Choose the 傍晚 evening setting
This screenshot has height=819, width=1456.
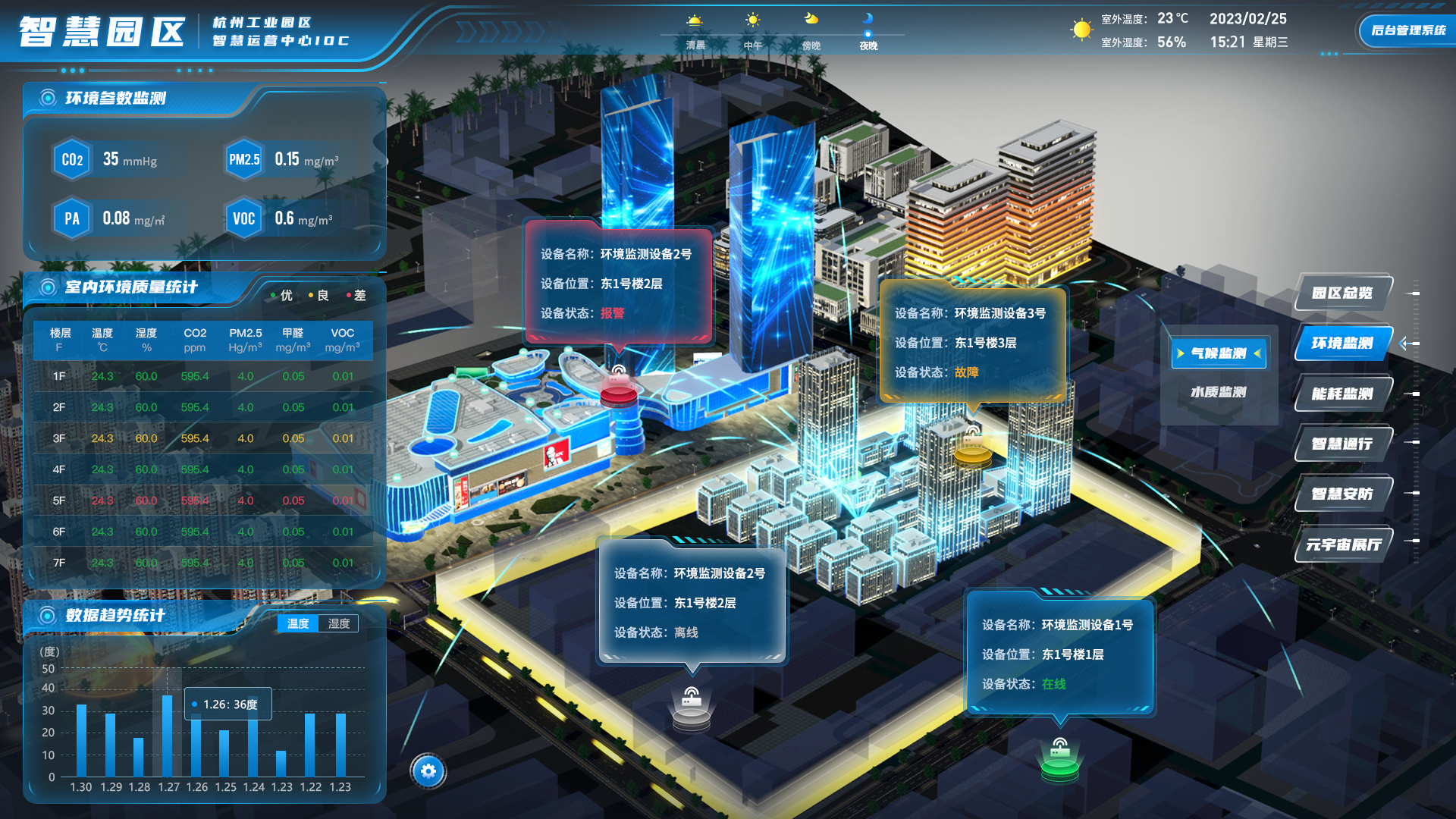pyautogui.click(x=811, y=31)
